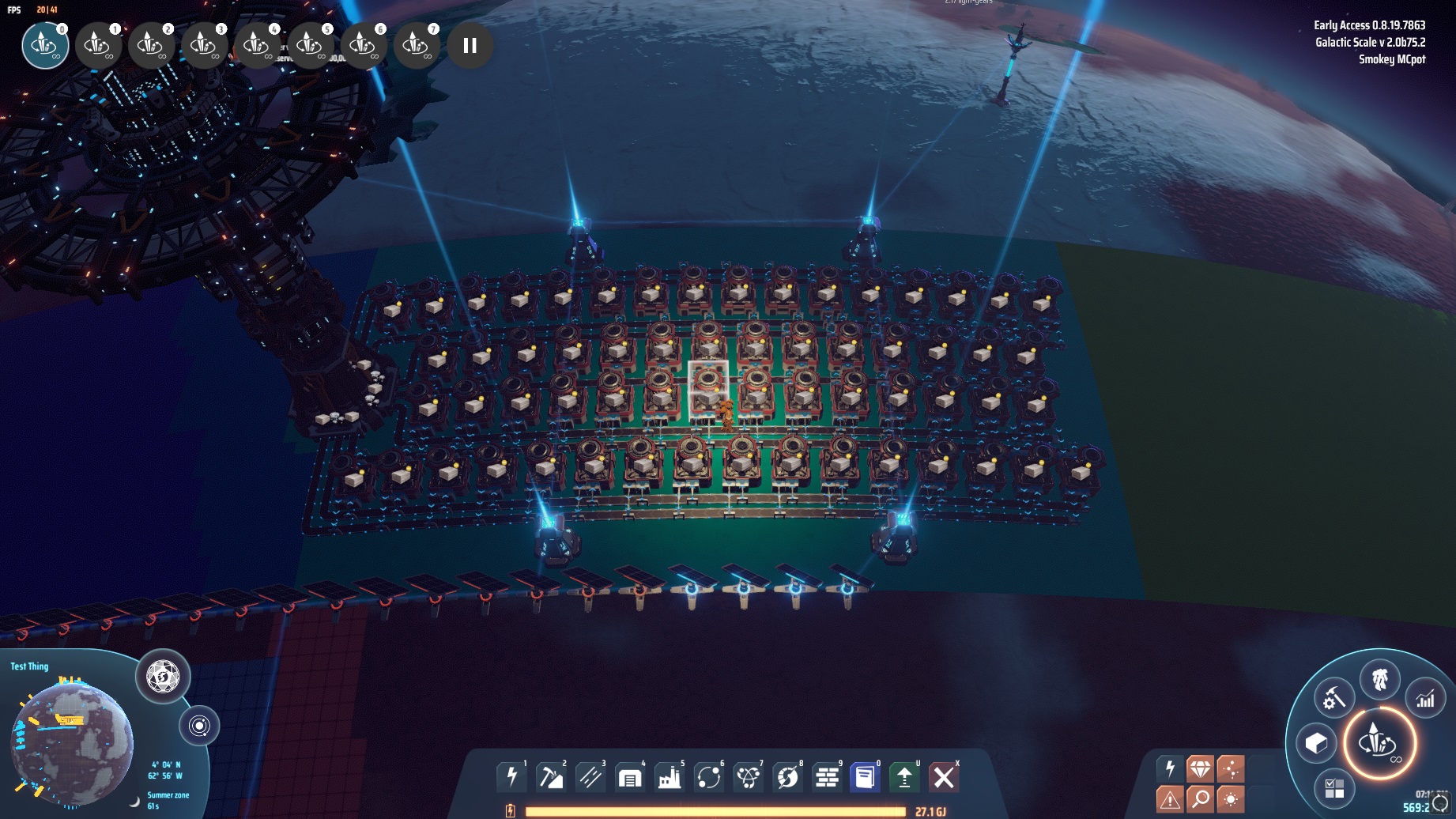Open the statistics chart panel
The width and height of the screenshot is (1456, 819).
pyautogui.click(x=1425, y=699)
